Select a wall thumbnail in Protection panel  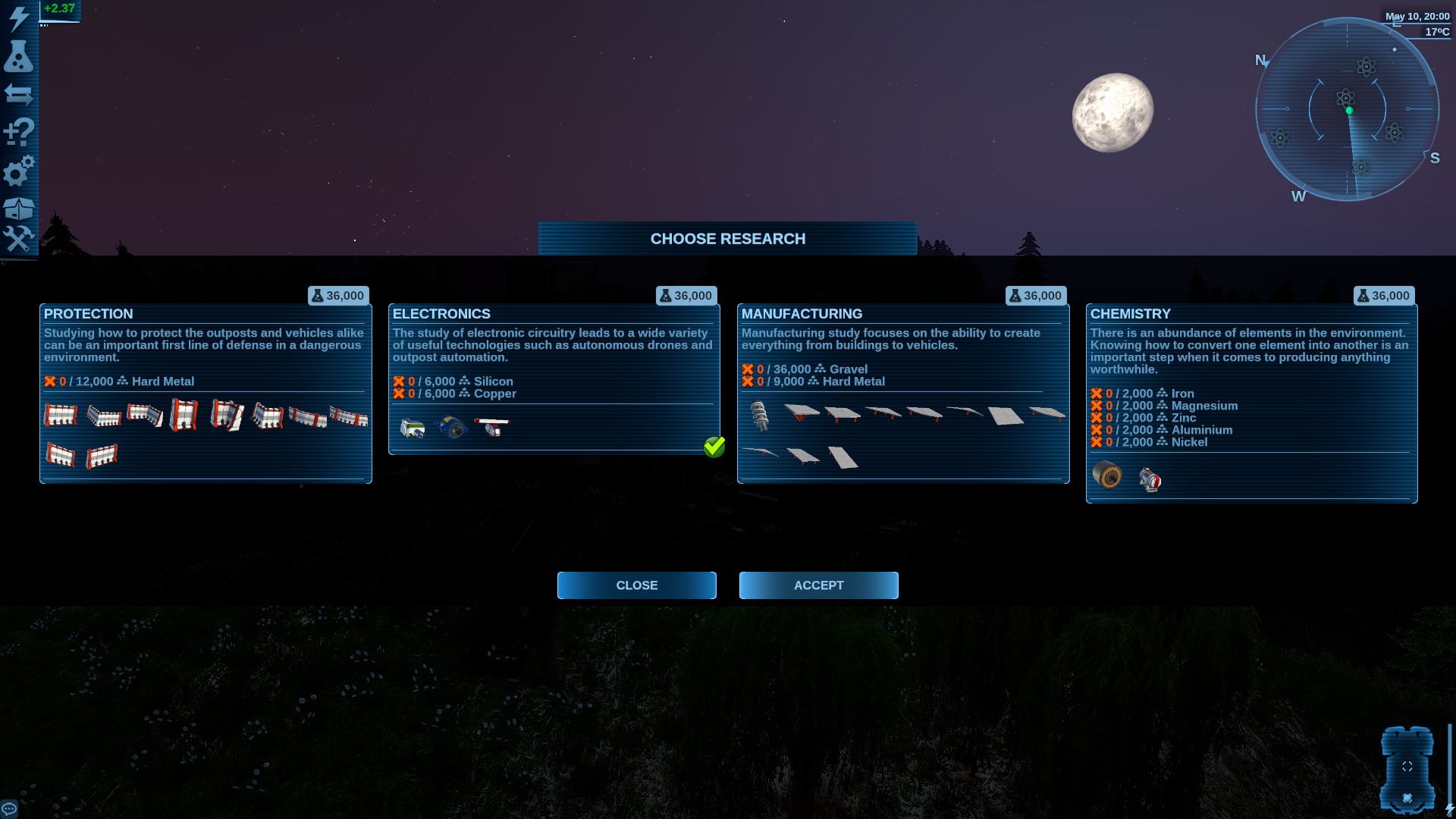61,416
